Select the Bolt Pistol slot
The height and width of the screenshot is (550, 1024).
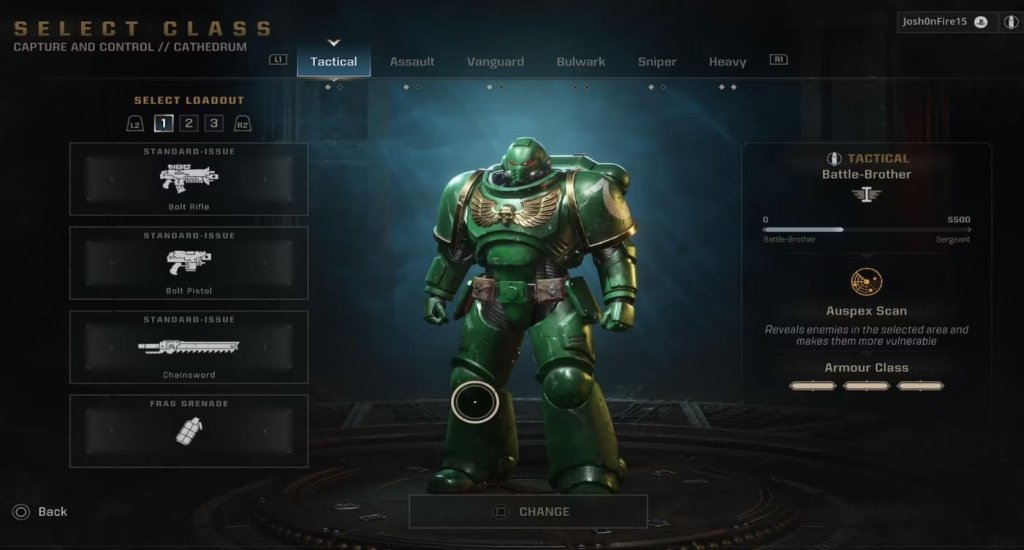point(189,263)
